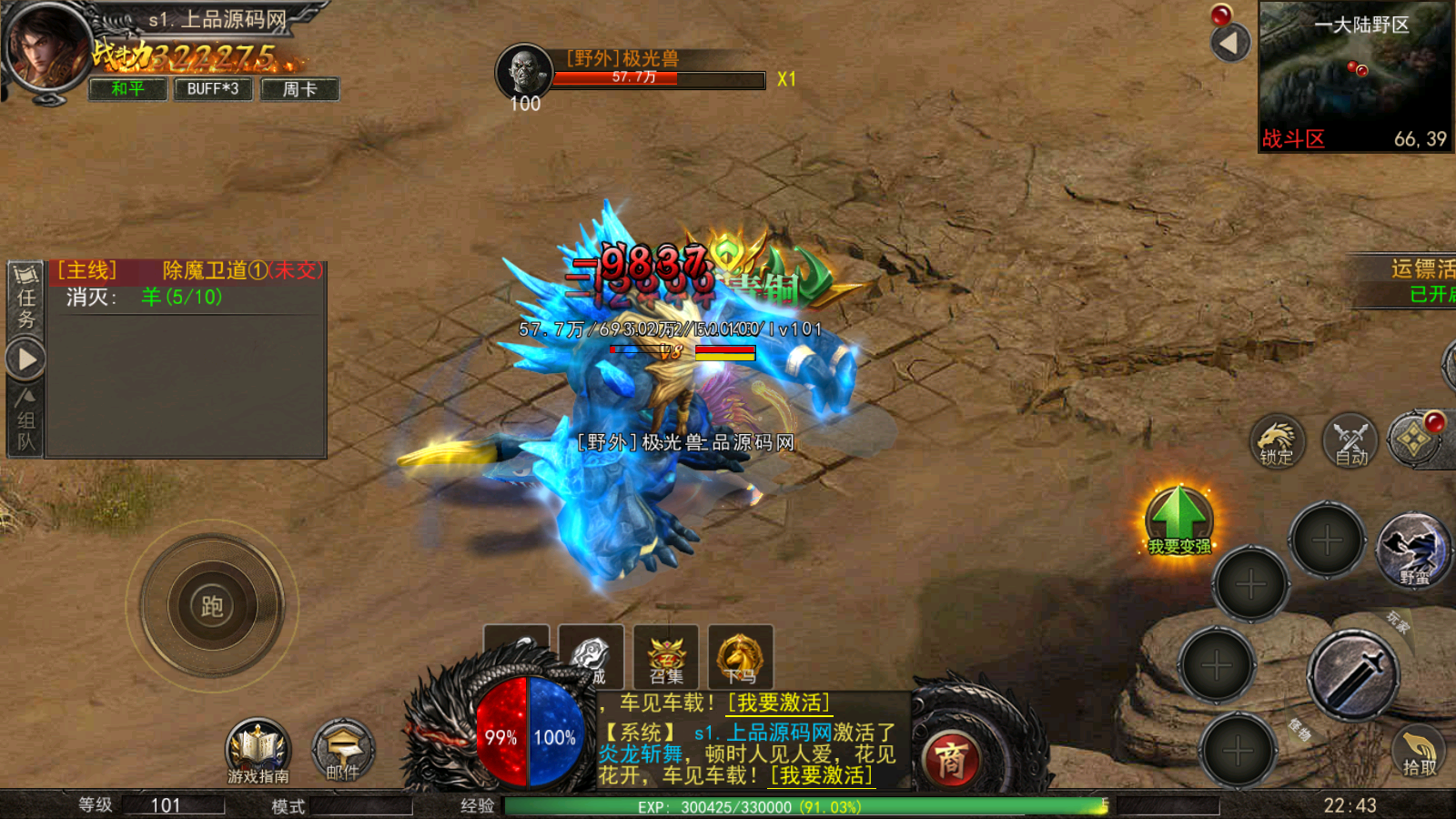Collapse the quest panel with the arrow button
1456x819 pixels.
pyautogui.click(x=26, y=359)
